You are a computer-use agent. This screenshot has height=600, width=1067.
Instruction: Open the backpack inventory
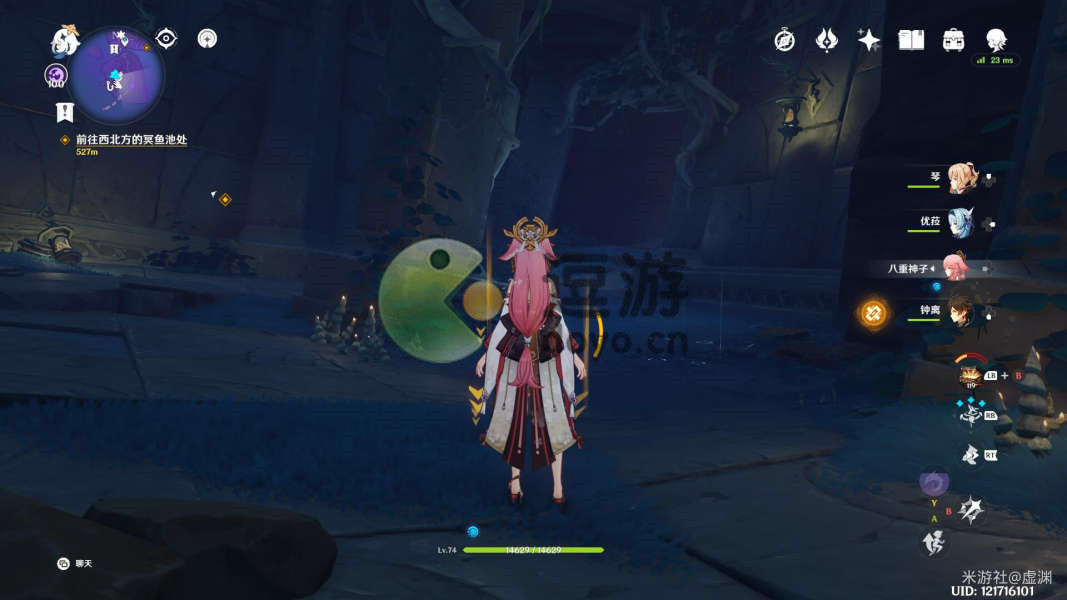click(x=953, y=40)
